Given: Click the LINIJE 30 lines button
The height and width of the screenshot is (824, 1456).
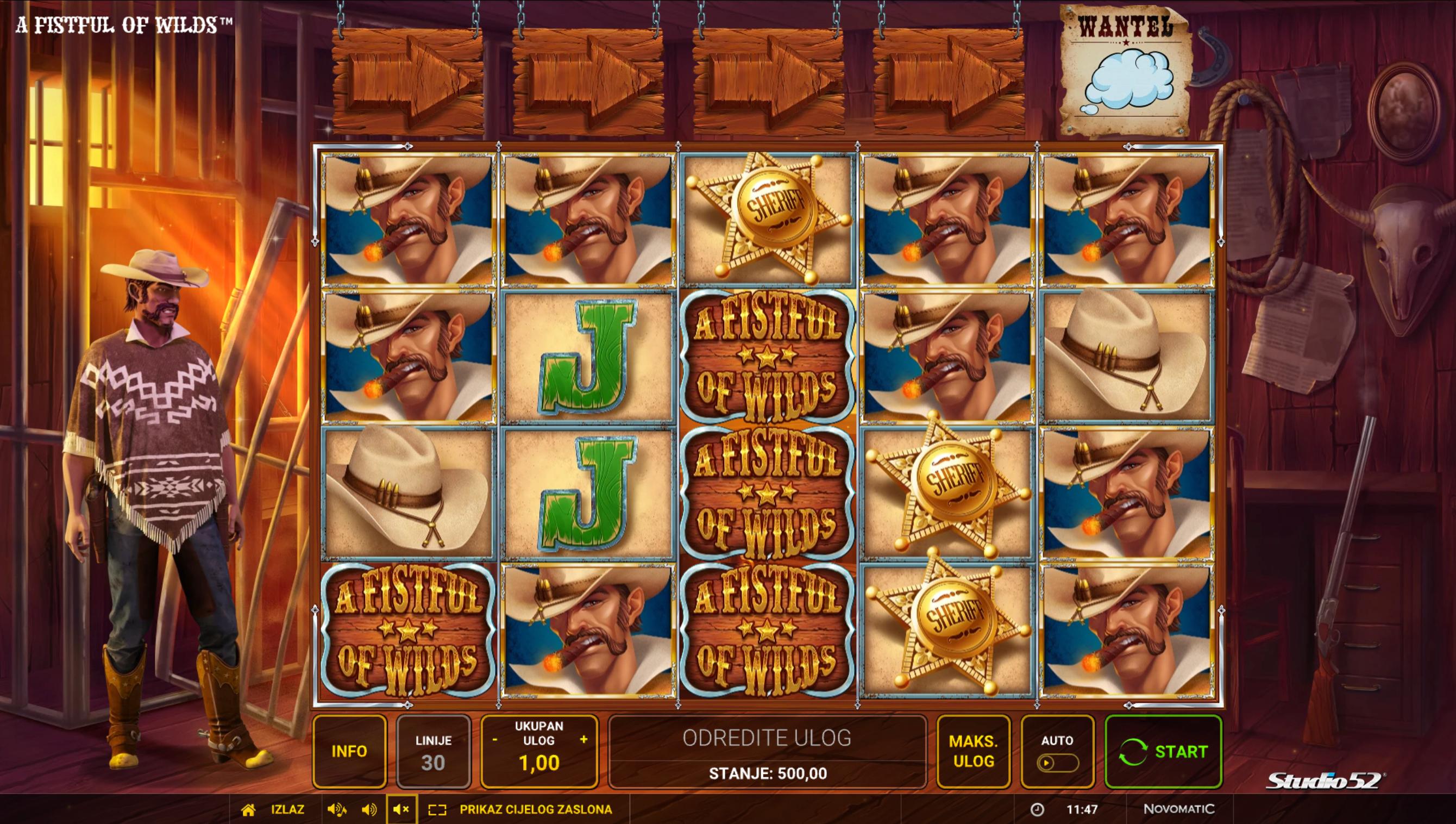Looking at the screenshot, I should coord(434,751).
